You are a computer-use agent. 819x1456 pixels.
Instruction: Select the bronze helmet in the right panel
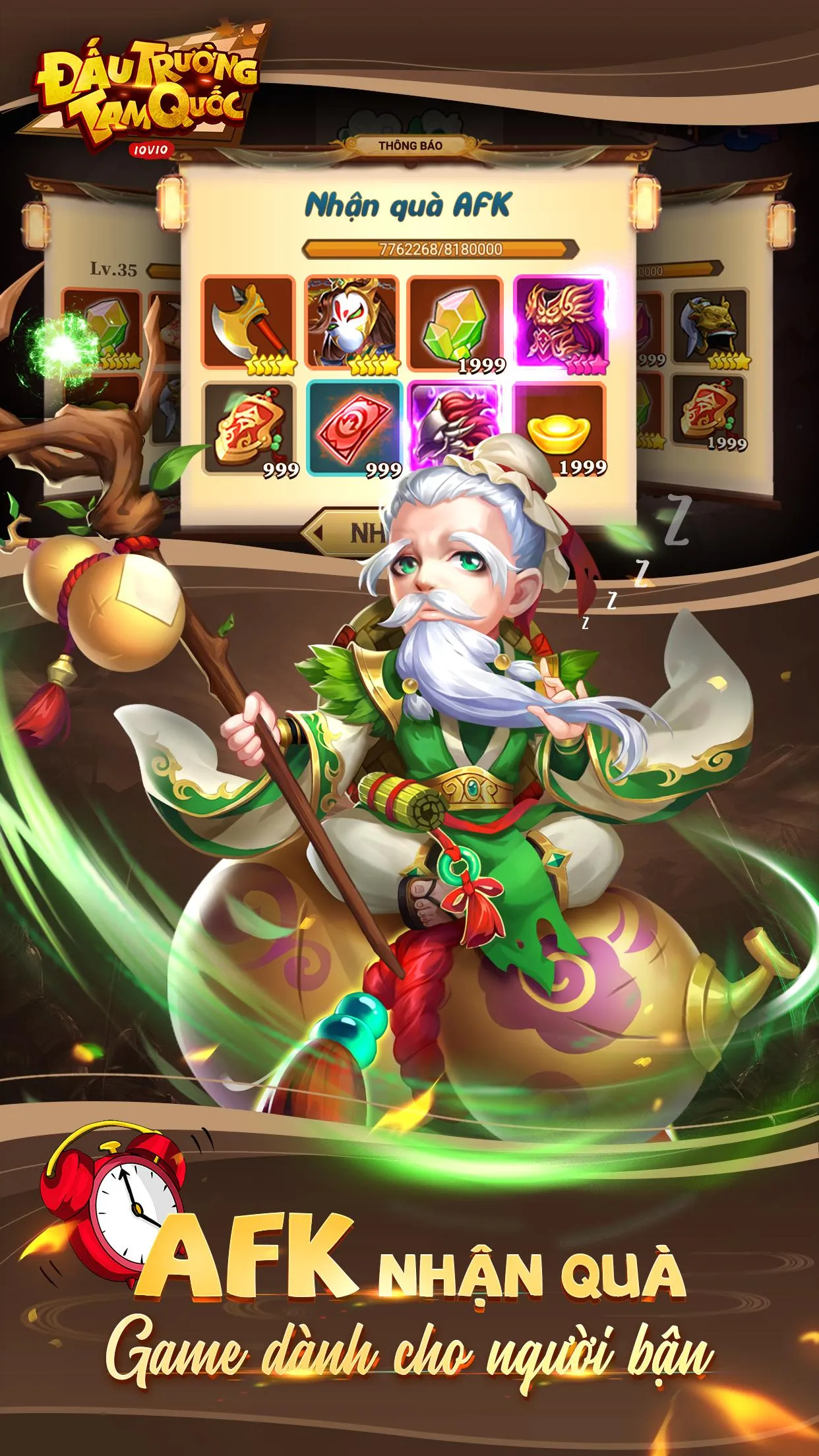point(710,327)
